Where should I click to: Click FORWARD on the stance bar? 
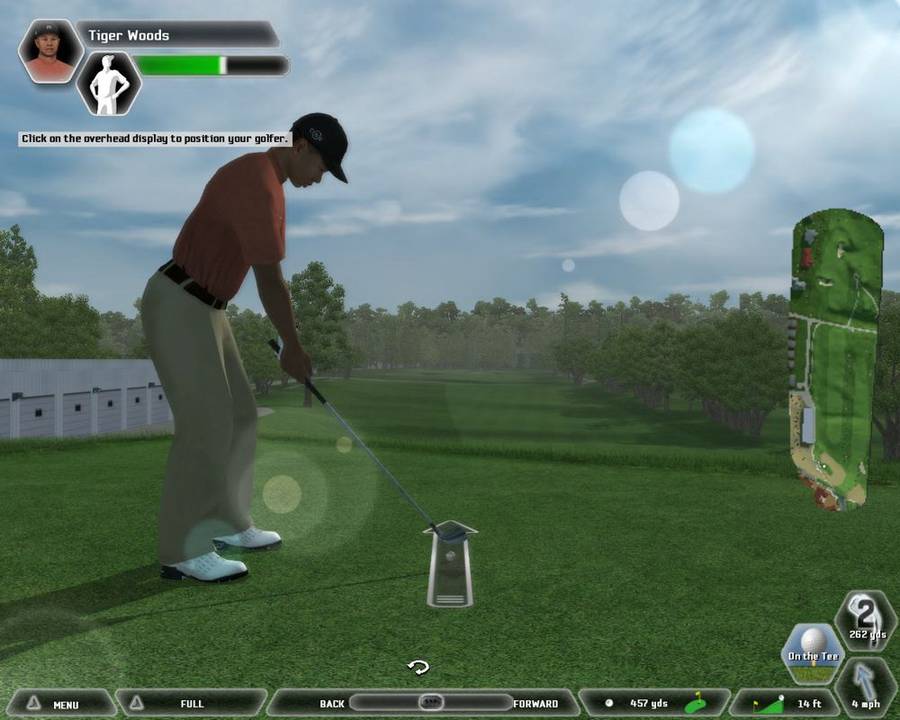535,703
